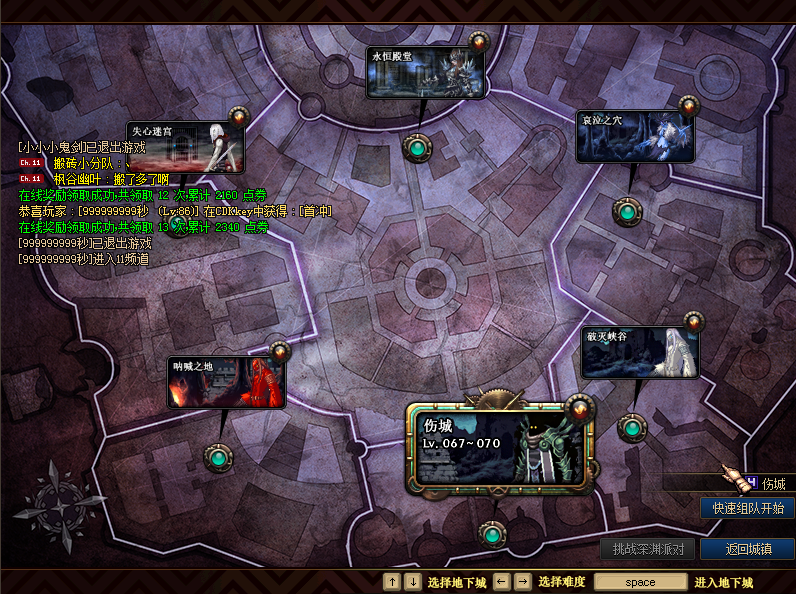Choose the 哀泣之穴 dungeon thumbnail
The image size is (796, 594).
635,136
